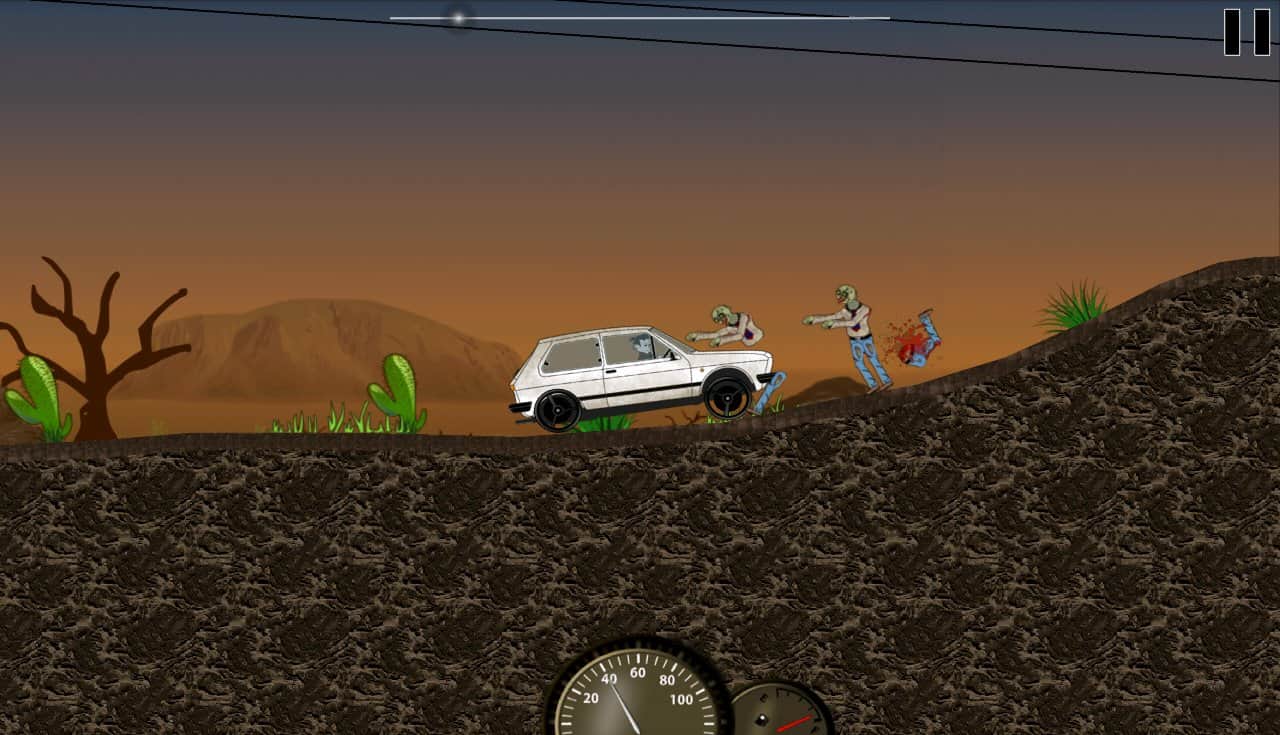Click the level progress track at the top
The height and width of the screenshot is (735, 1280).
[x=640, y=16]
